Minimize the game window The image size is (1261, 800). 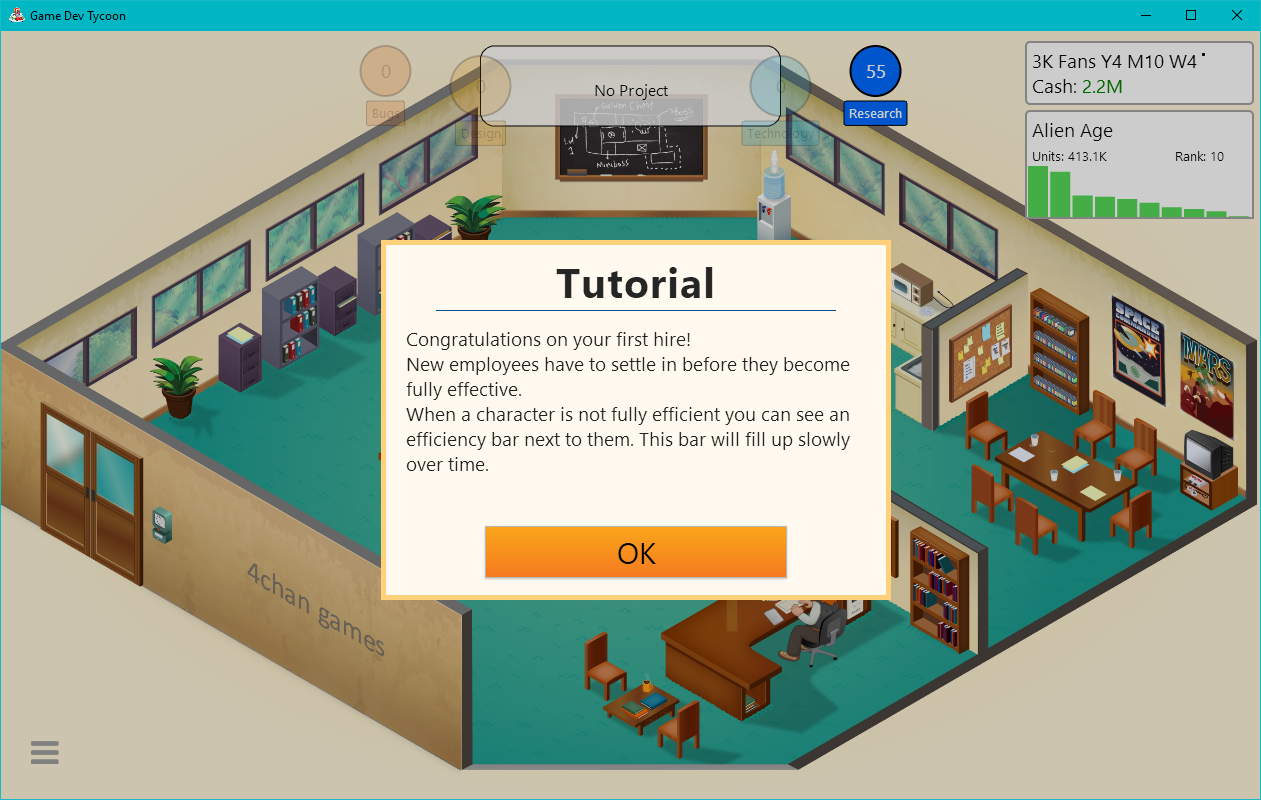(x=1145, y=15)
